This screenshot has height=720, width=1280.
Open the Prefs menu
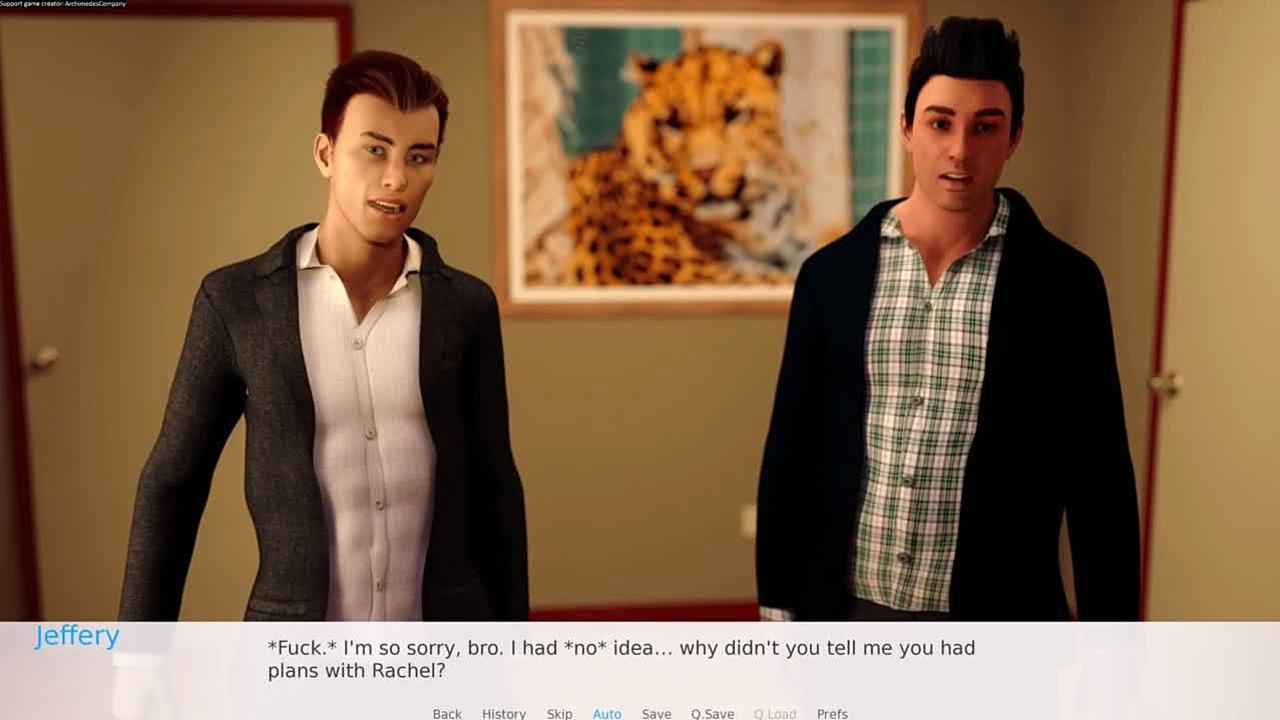(832, 713)
